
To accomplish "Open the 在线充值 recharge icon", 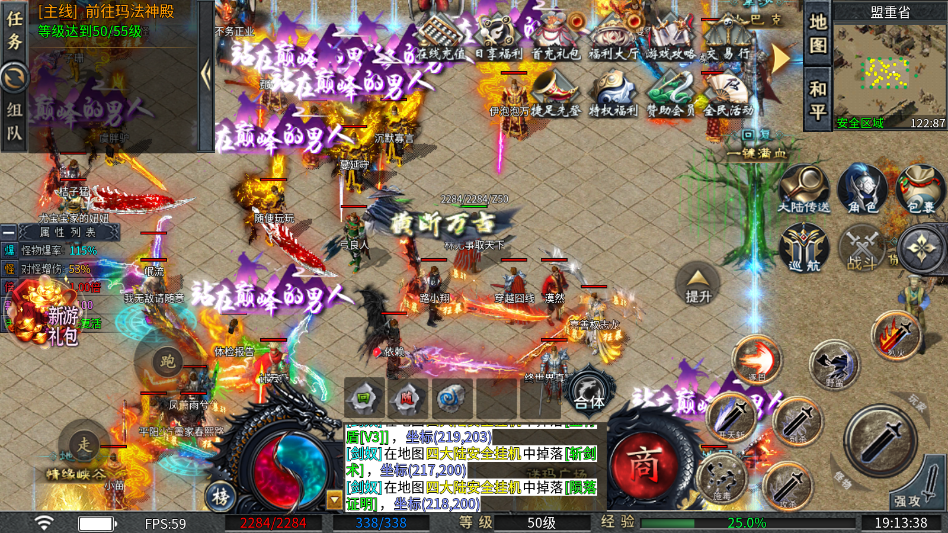I will 441,36.
